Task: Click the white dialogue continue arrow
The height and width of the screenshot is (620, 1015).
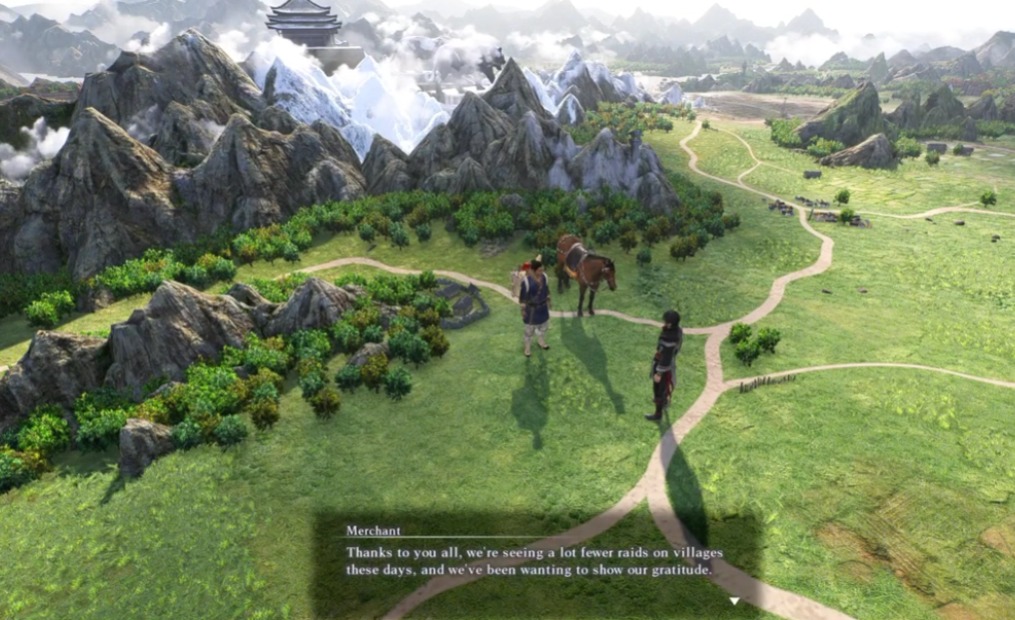Action: [x=734, y=601]
